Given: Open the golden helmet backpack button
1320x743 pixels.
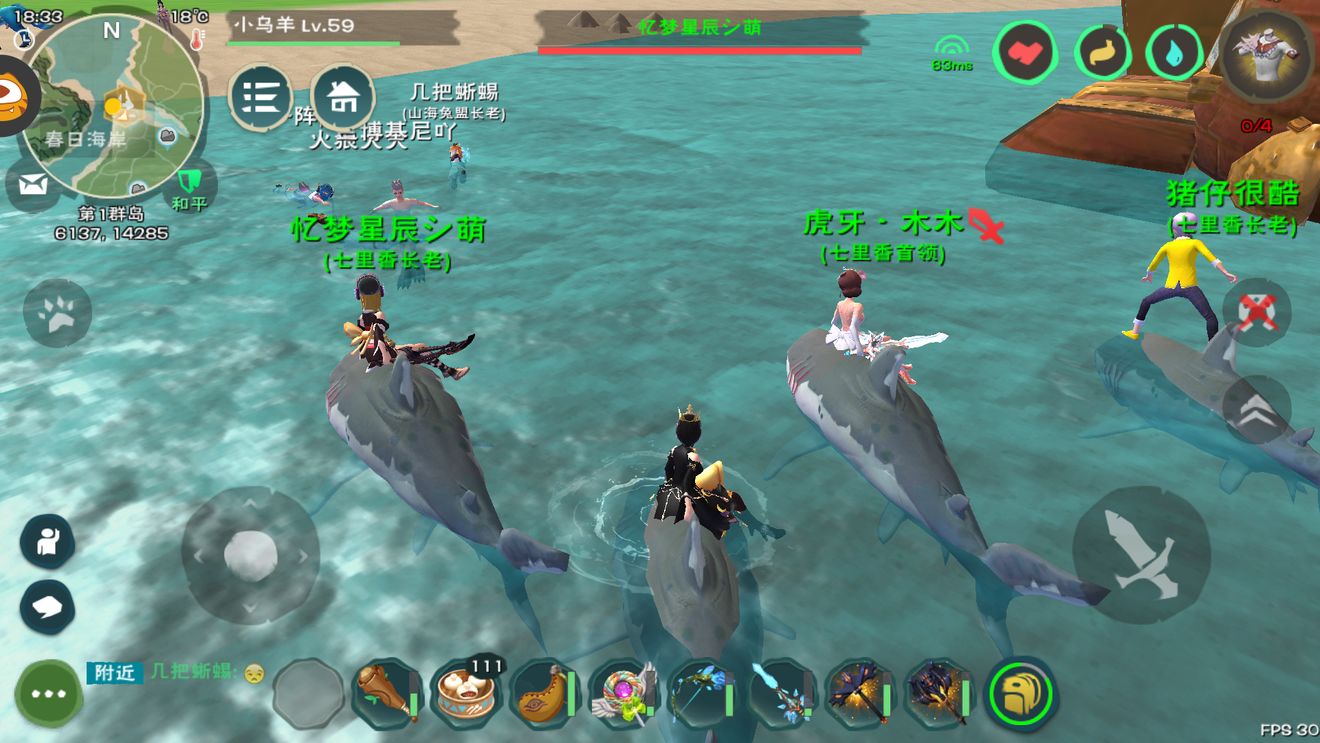Looking at the screenshot, I should coord(1021,691).
